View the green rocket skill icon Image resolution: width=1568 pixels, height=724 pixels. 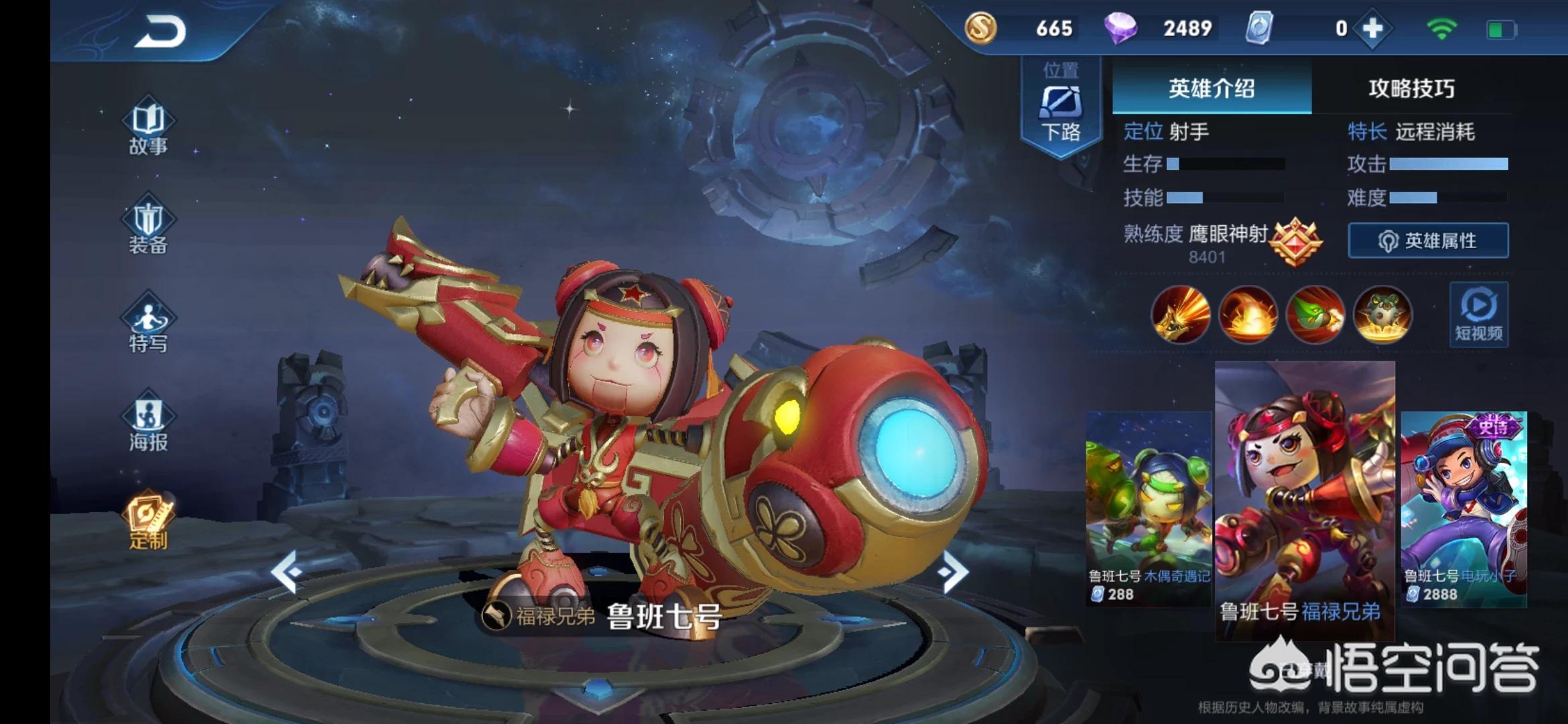coord(1315,314)
